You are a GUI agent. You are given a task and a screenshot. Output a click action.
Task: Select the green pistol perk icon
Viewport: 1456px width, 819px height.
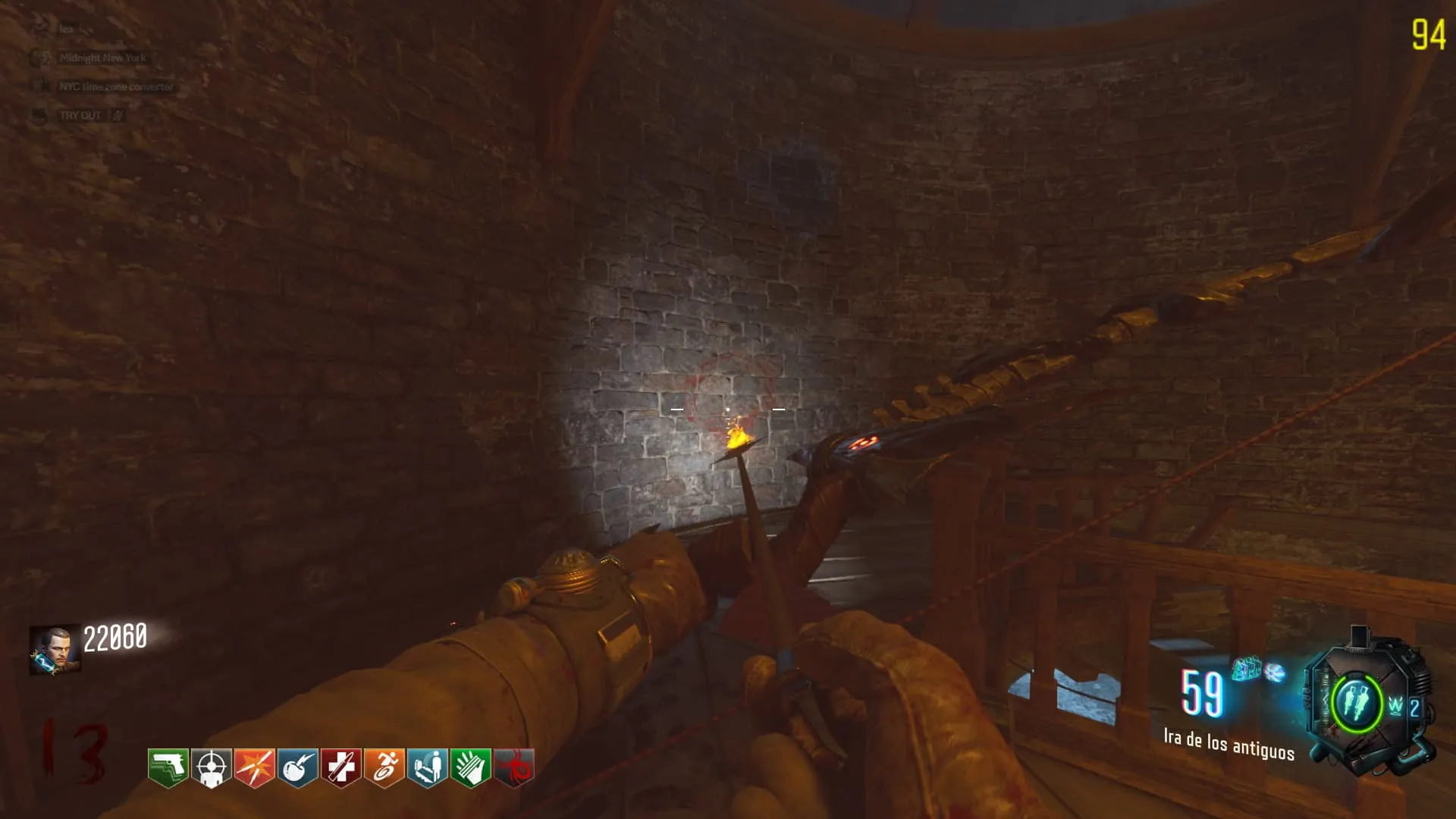click(168, 768)
